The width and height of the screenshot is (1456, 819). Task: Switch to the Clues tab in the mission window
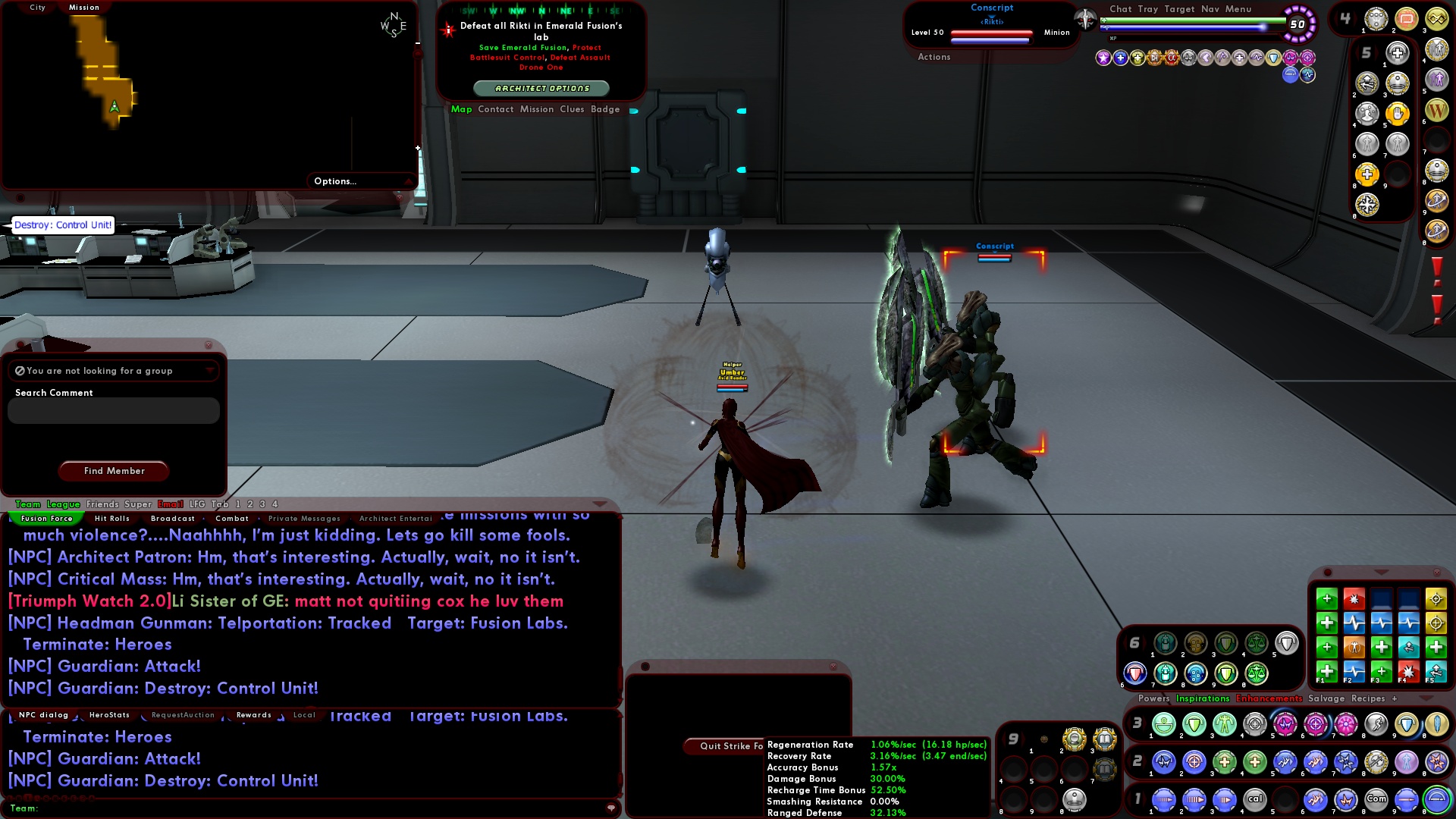[x=573, y=109]
